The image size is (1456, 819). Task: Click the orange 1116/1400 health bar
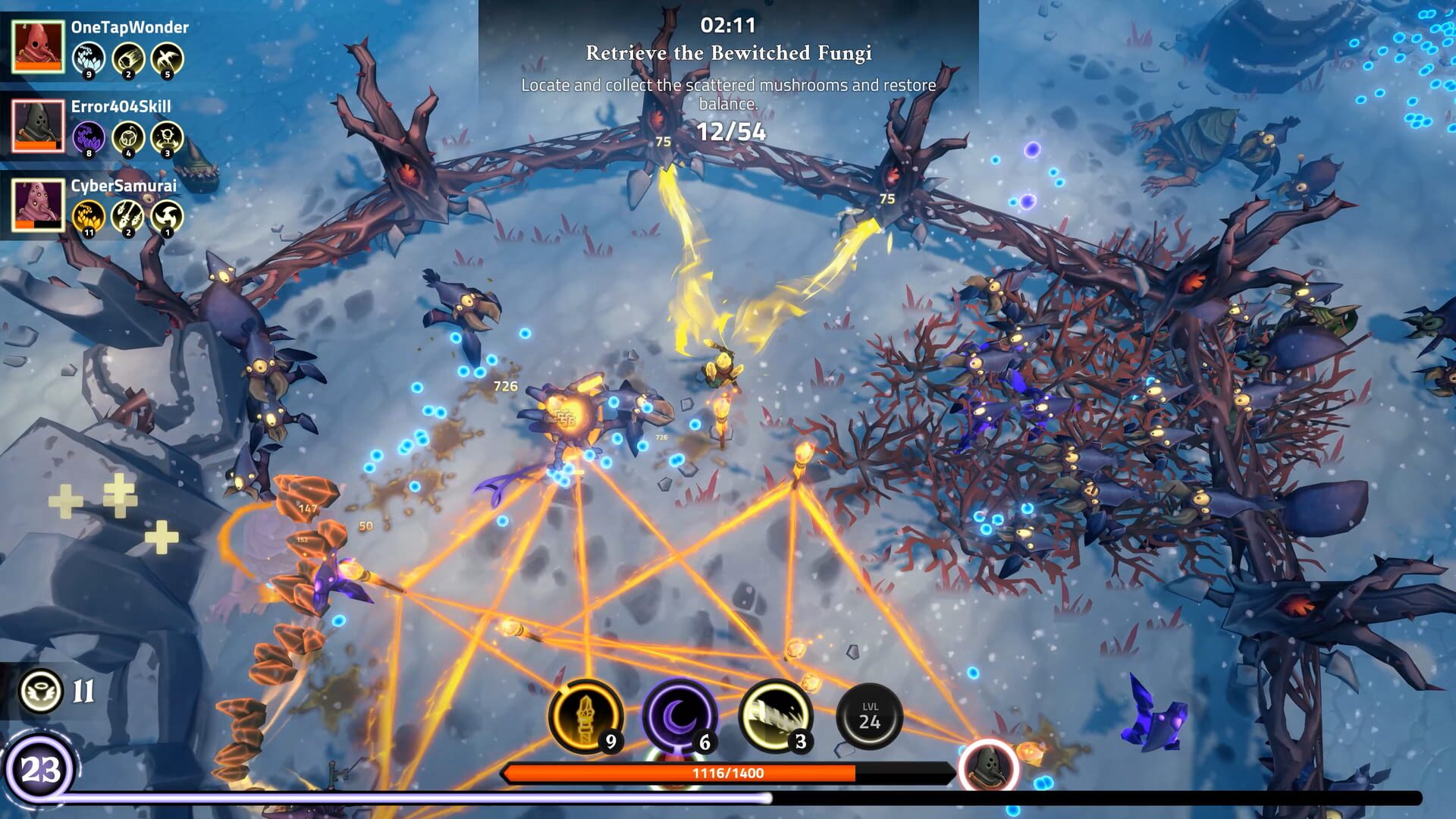point(728,771)
